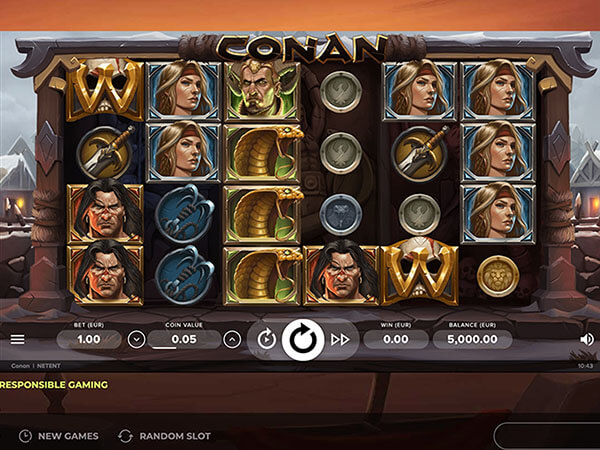The width and height of the screenshot is (600, 450).
Task: Decrease the coin value
Action: [137, 339]
